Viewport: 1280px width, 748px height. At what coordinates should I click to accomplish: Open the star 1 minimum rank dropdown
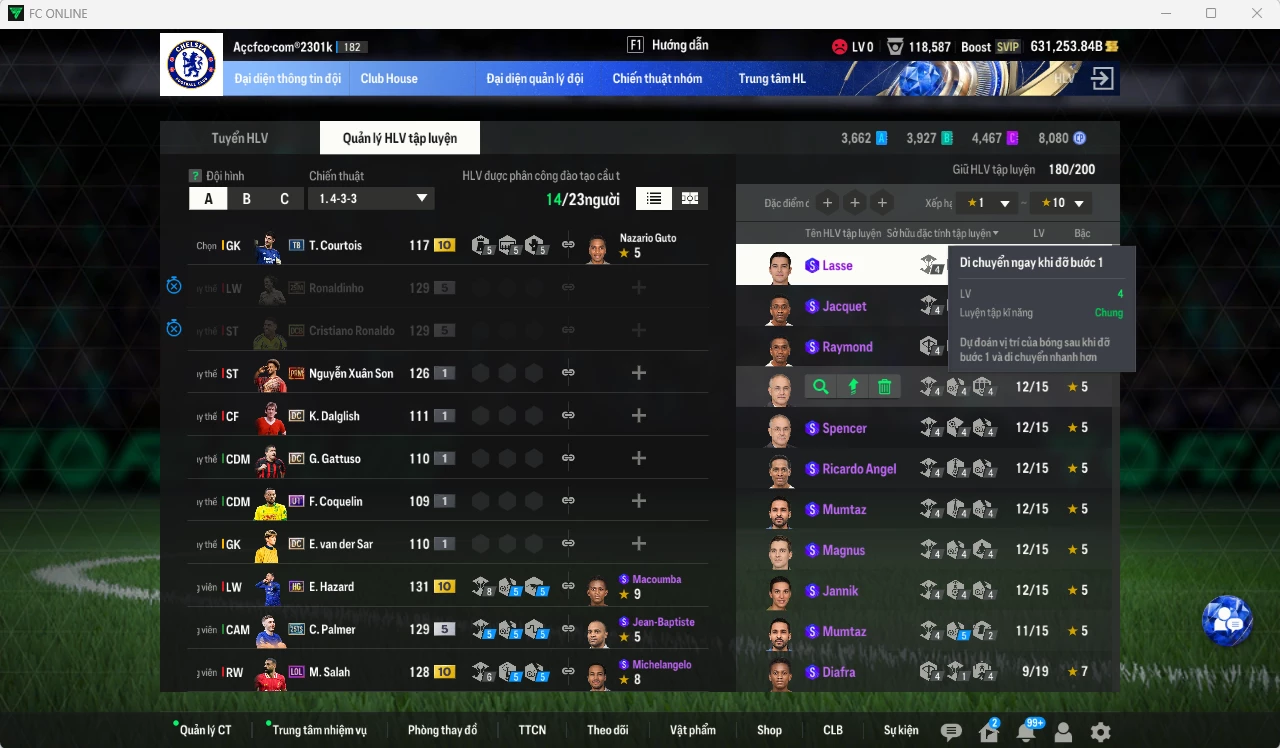986,202
